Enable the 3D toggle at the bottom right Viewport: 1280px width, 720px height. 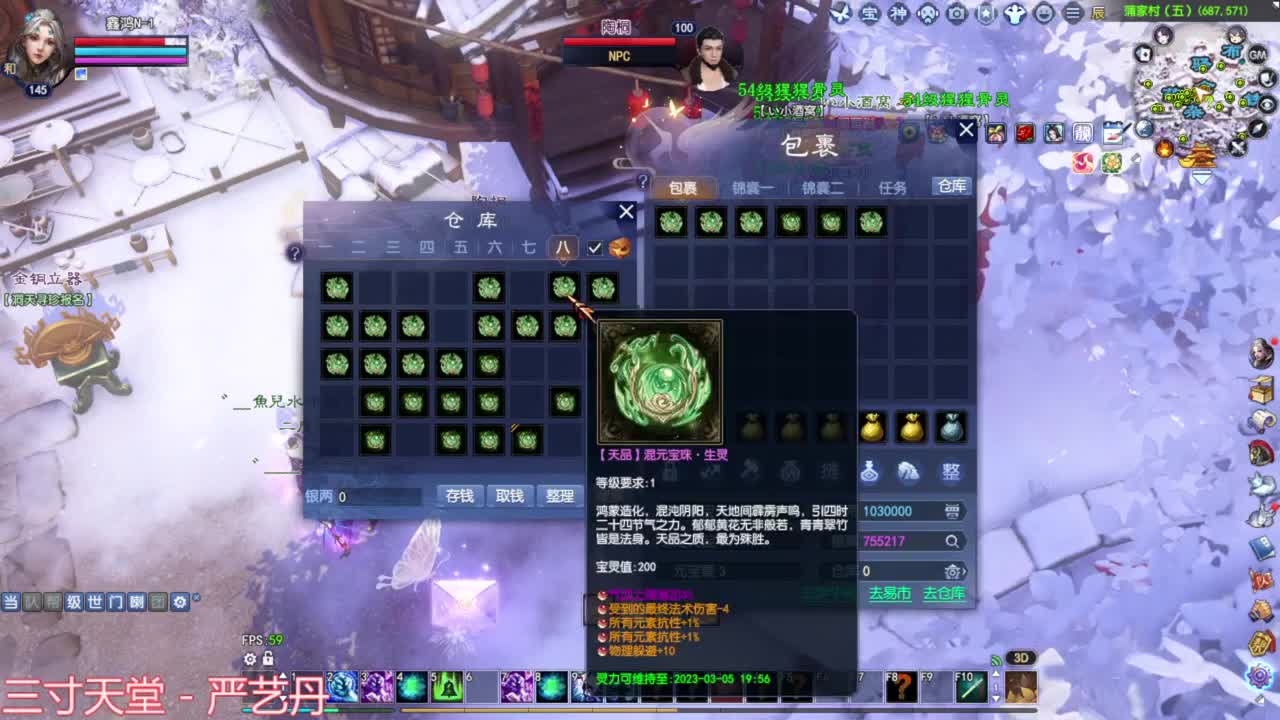(x=1020, y=658)
